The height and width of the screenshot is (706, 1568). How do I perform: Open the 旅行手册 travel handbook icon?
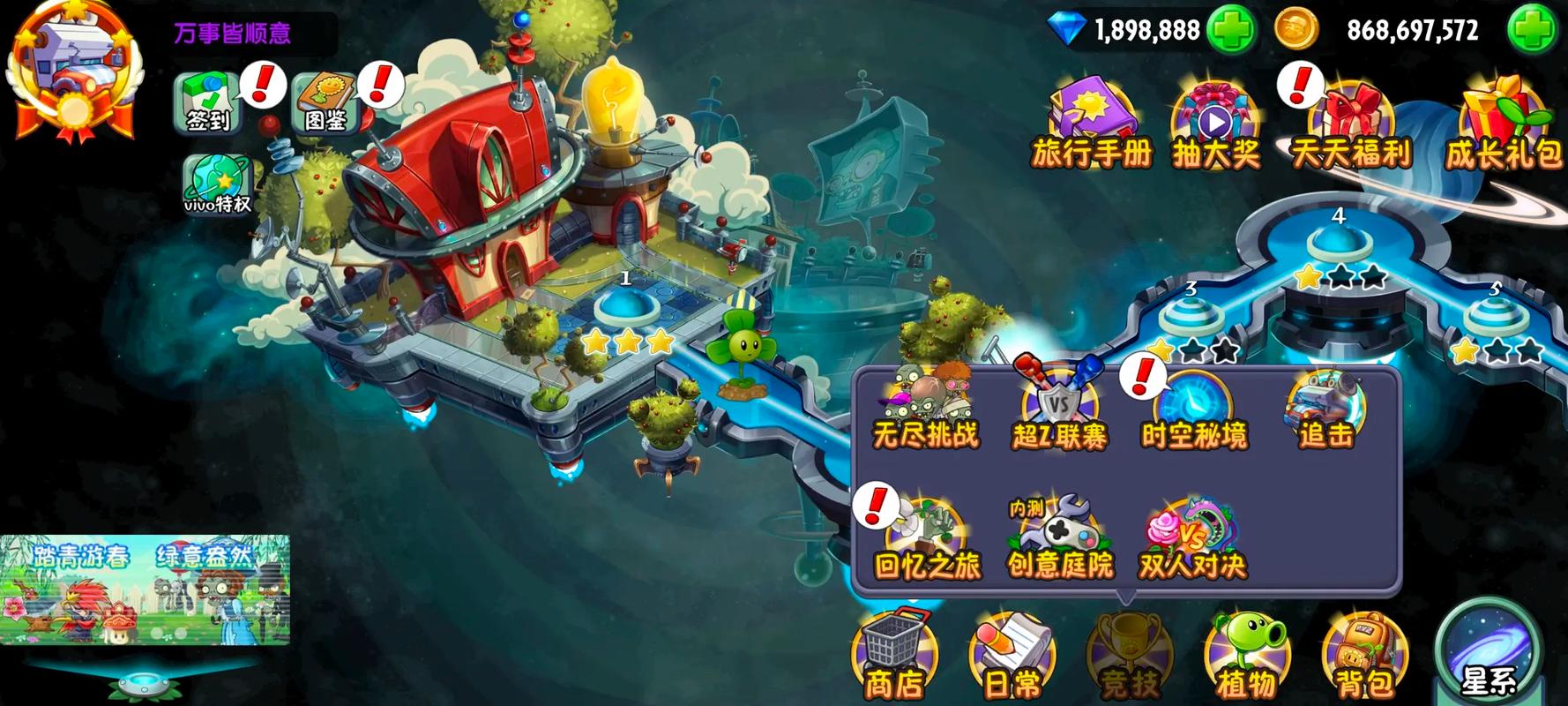coord(1092,119)
